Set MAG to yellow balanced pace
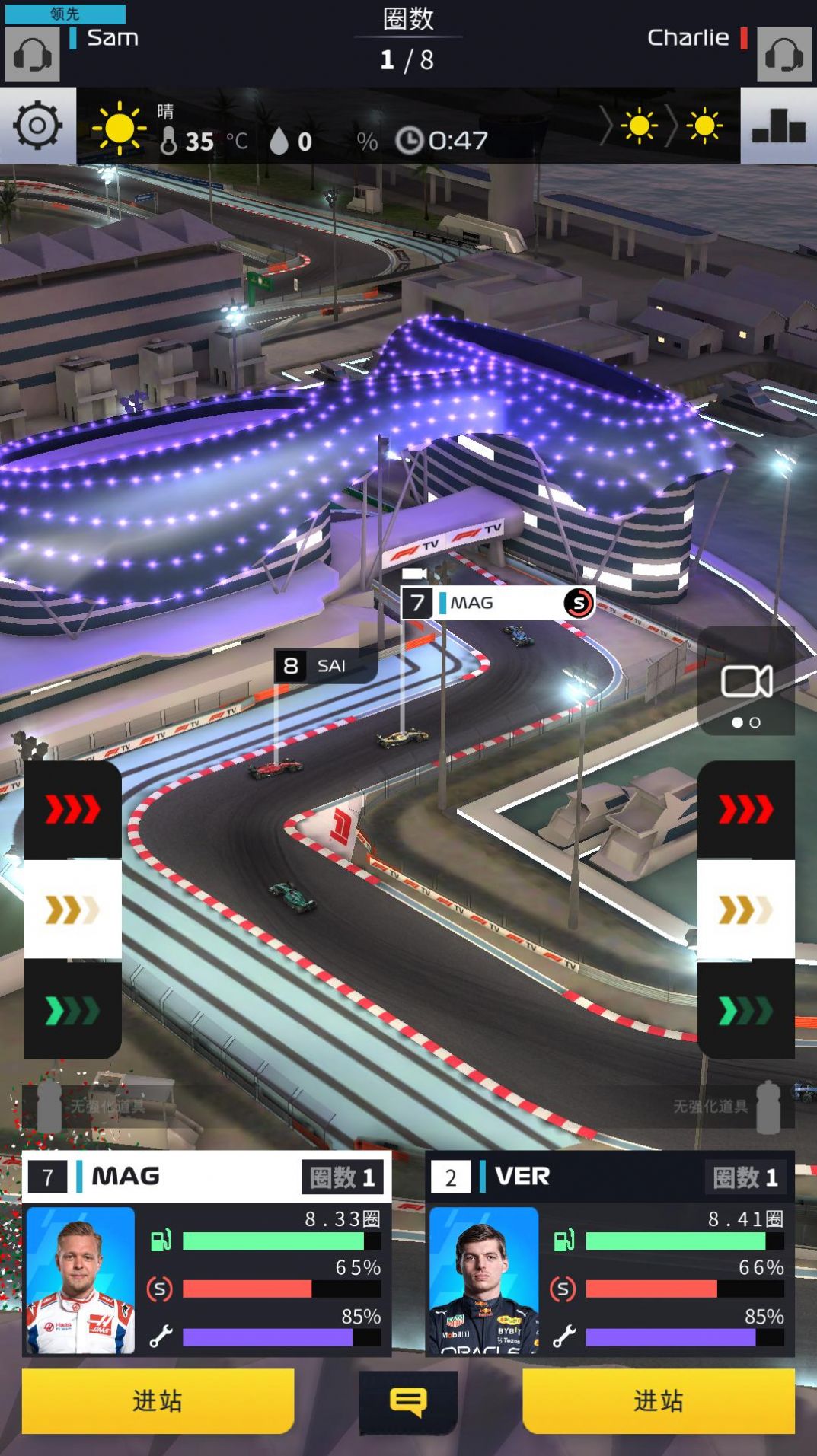817x1456 pixels. point(73,910)
